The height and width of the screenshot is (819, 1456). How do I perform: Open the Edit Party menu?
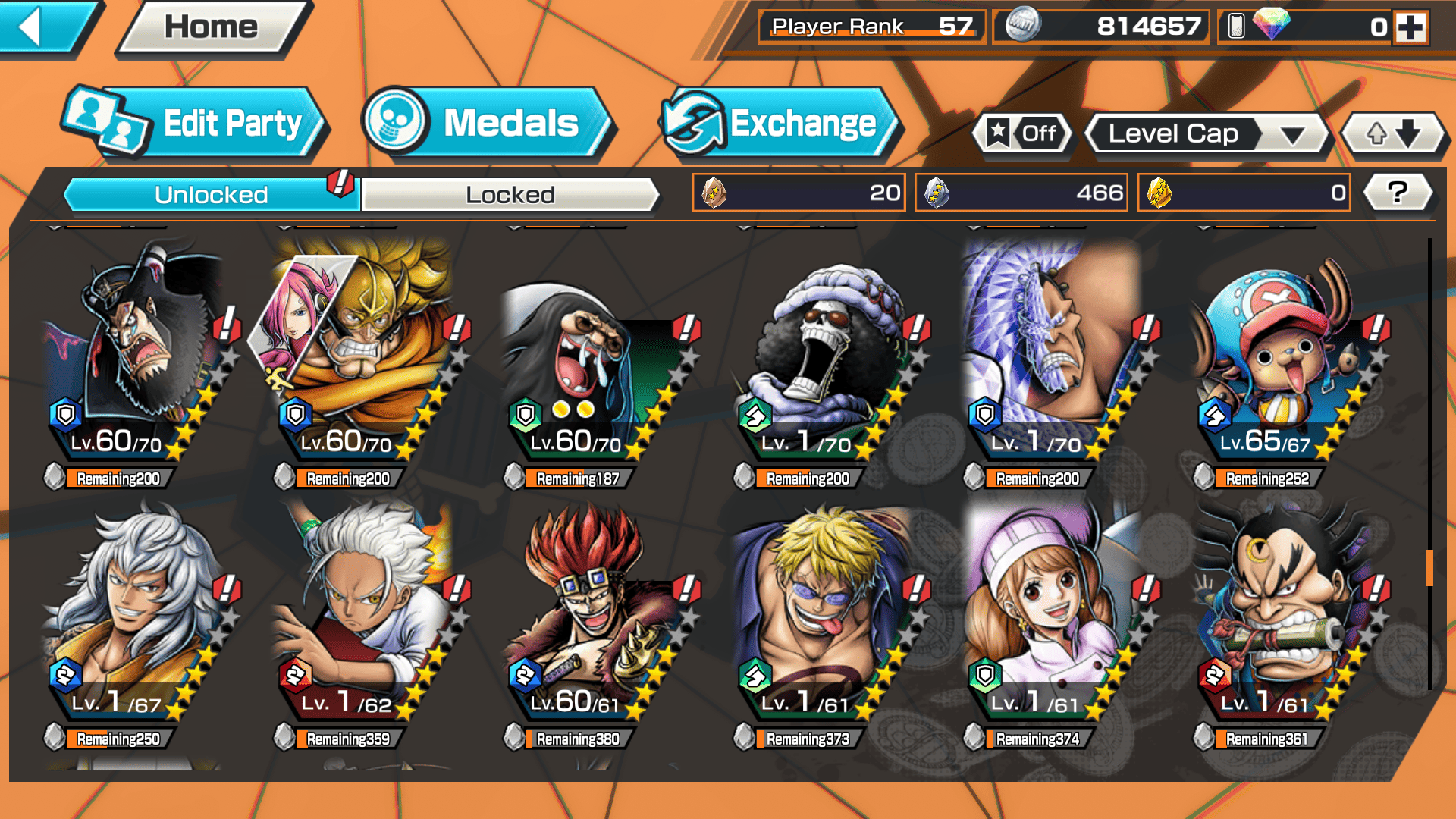196,123
